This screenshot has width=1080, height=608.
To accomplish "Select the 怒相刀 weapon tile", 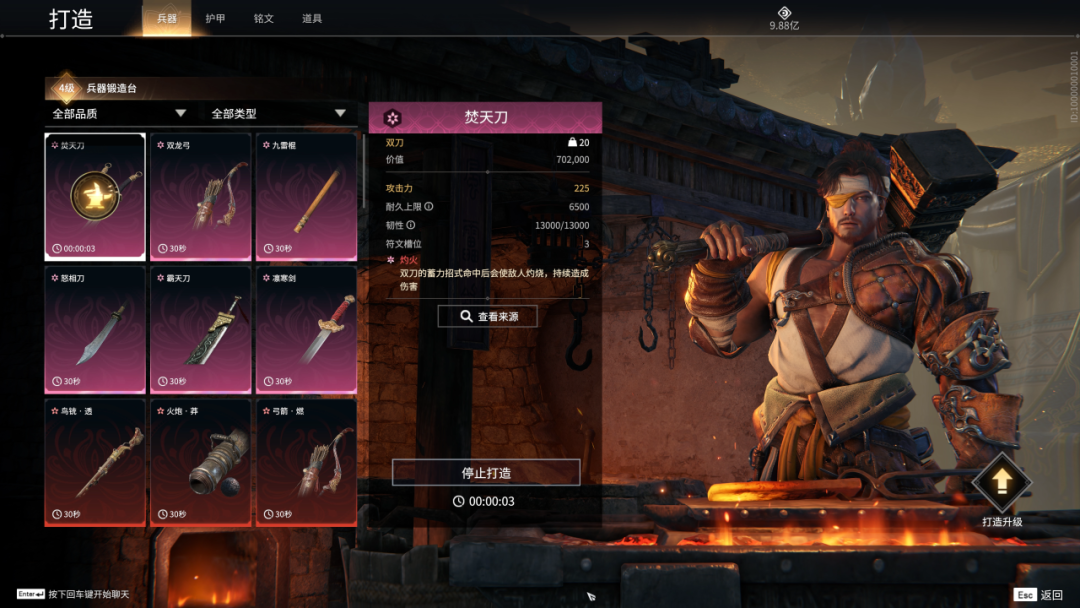I will pyautogui.click(x=95, y=329).
